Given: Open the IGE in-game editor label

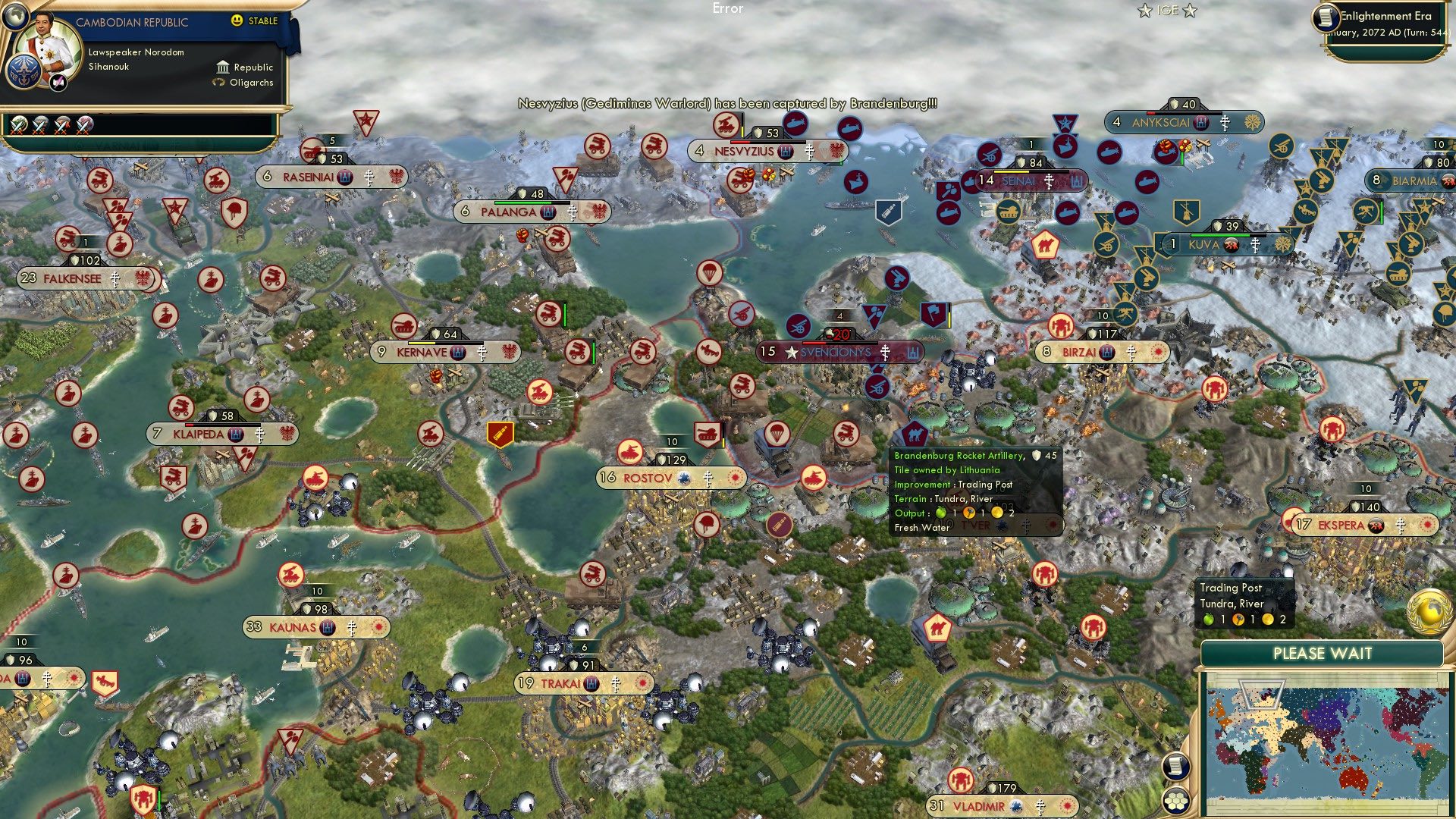Looking at the screenshot, I should tap(1166, 11).
